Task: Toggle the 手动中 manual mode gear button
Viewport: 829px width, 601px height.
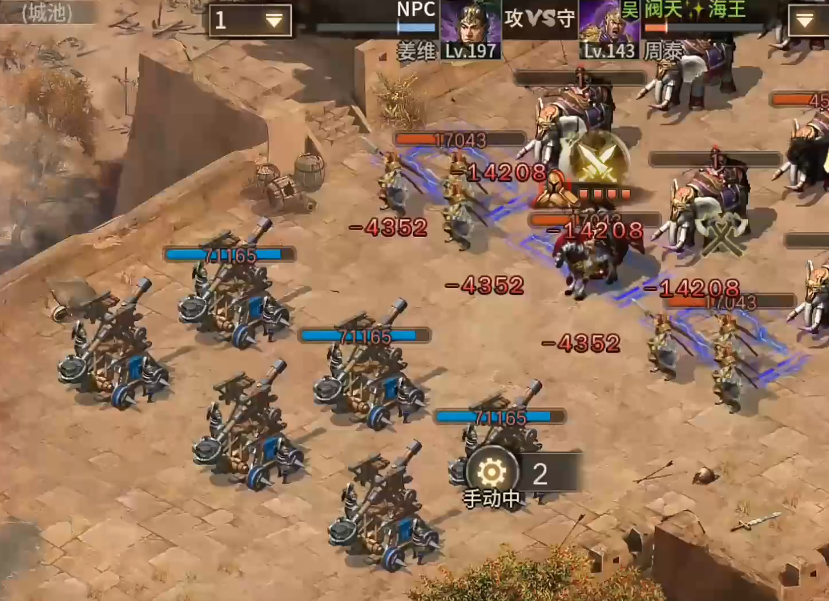Action: (x=492, y=473)
